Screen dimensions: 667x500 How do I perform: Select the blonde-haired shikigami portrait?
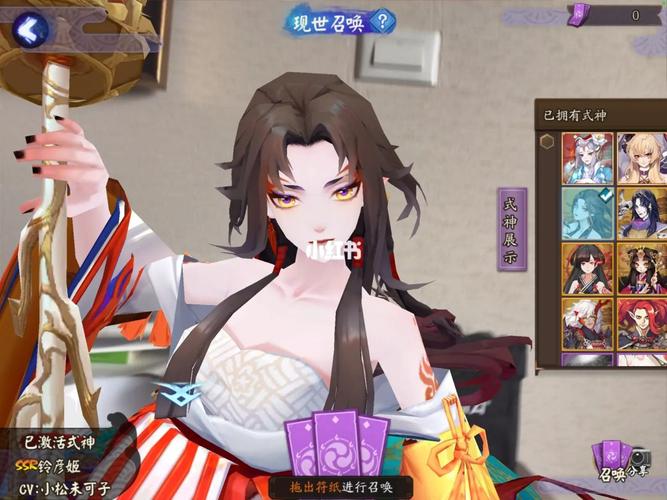(642, 158)
